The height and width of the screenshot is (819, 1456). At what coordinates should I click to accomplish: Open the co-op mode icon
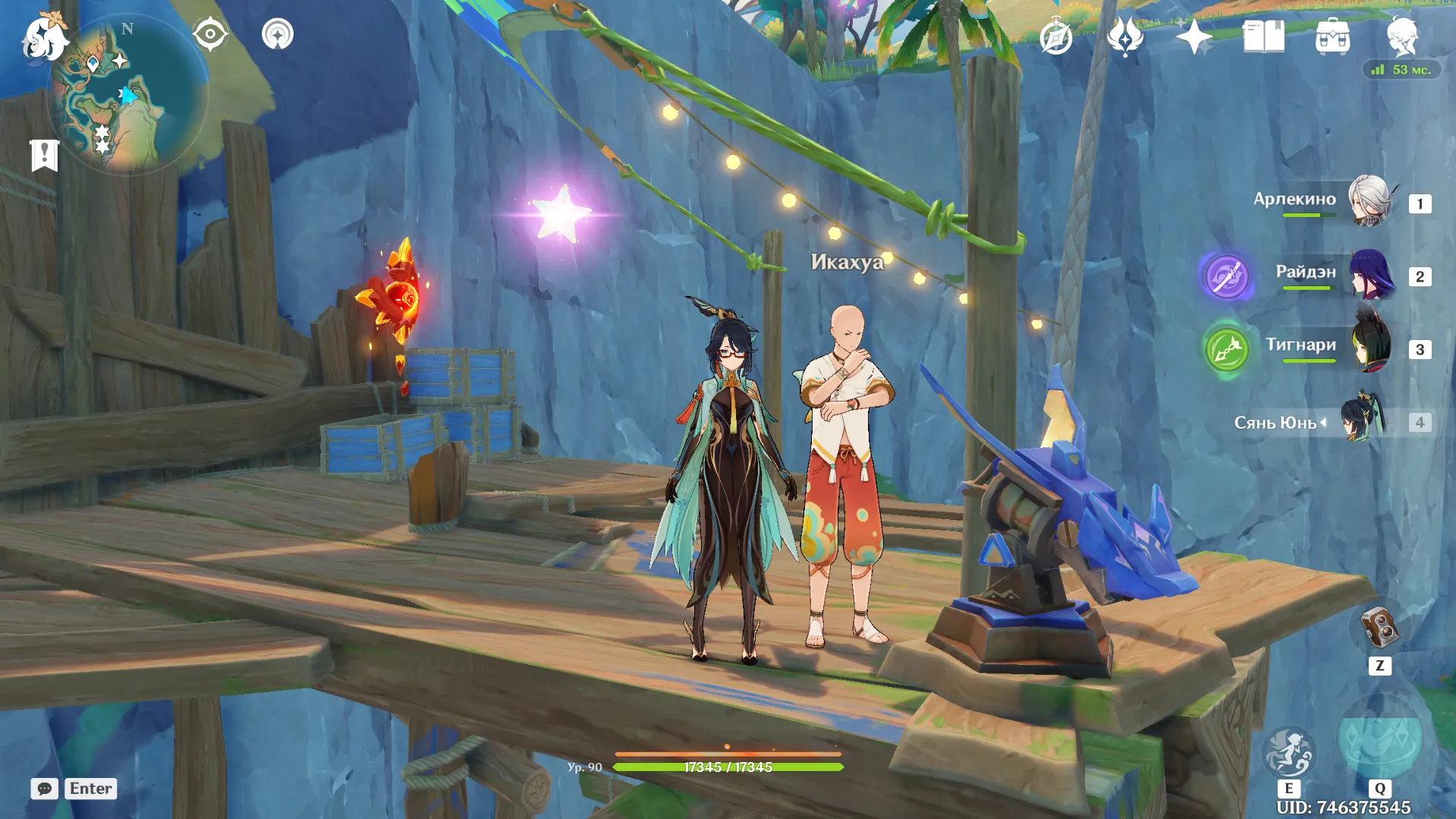[278, 34]
